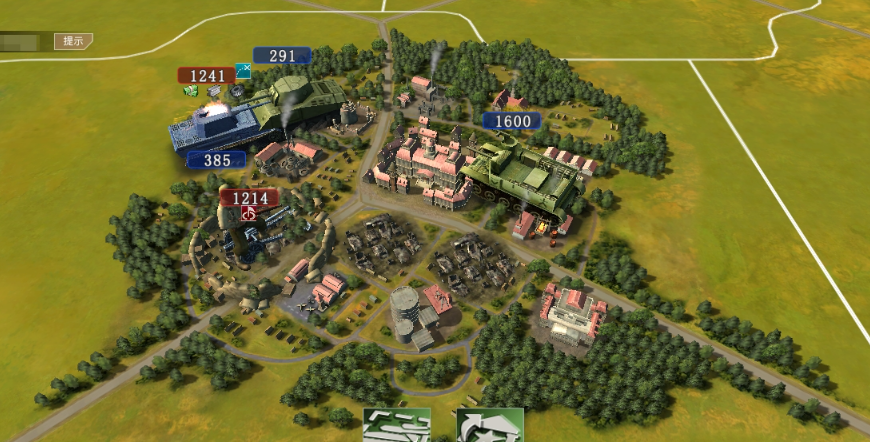Click the green curved-arrow and star button
Image resolution: width=870 pixels, height=442 pixels.
(490, 425)
